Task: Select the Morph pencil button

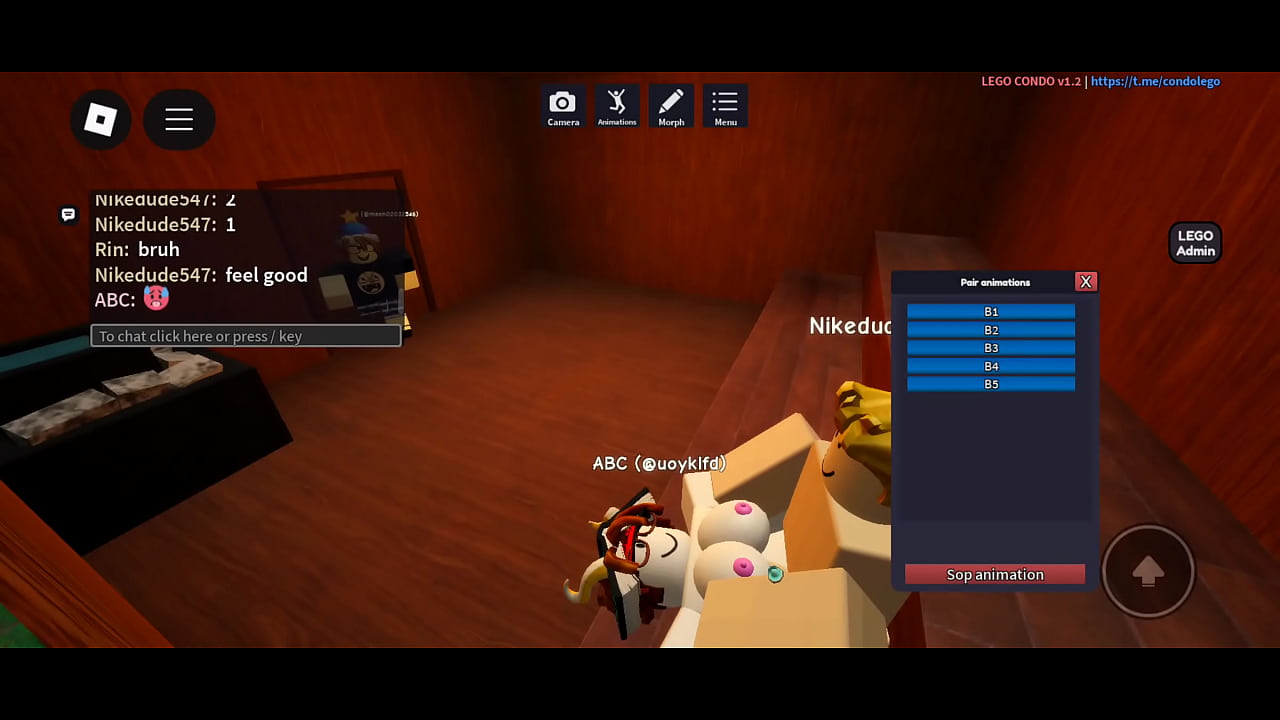Action: click(671, 106)
